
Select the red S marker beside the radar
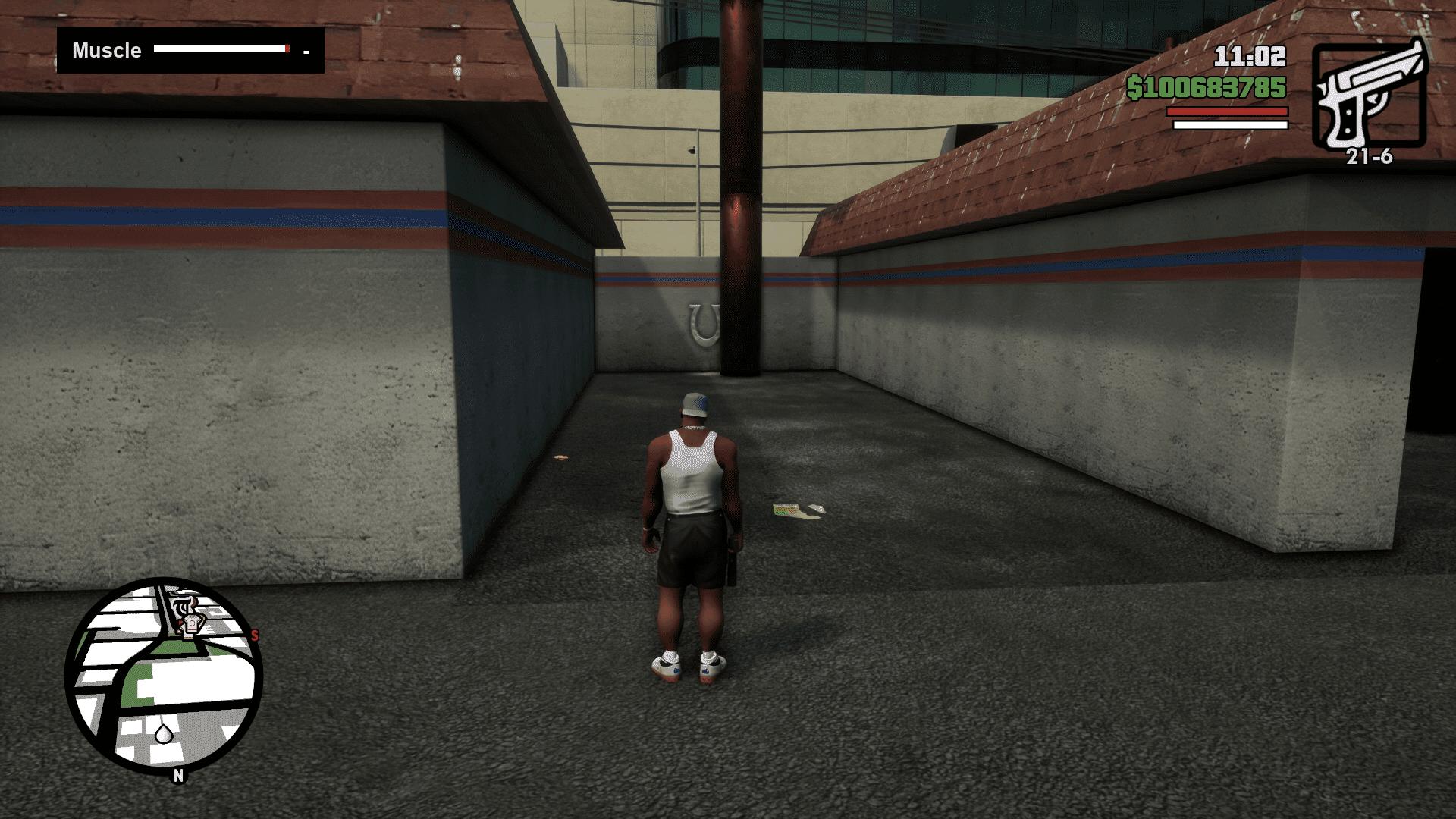tap(255, 635)
